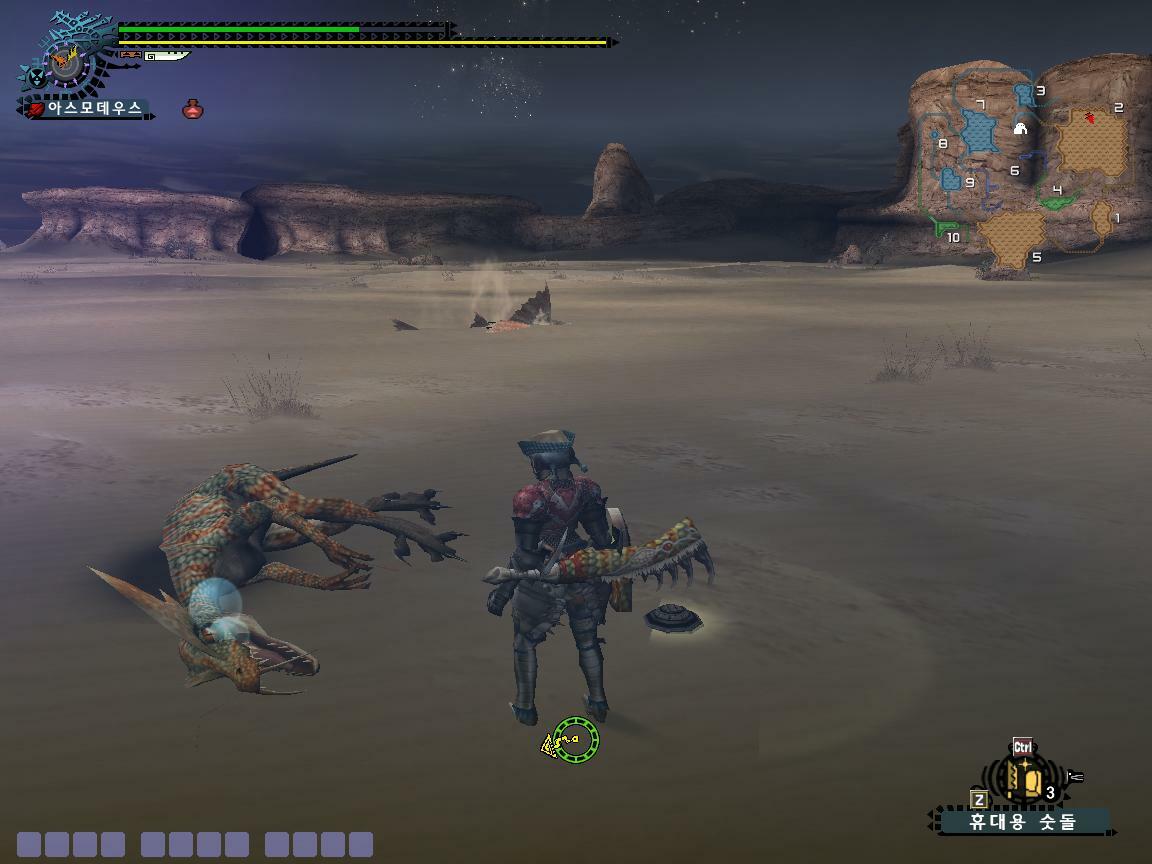Click the white base camp tent marker
The image size is (1152, 864).
pyautogui.click(x=1020, y=129)
